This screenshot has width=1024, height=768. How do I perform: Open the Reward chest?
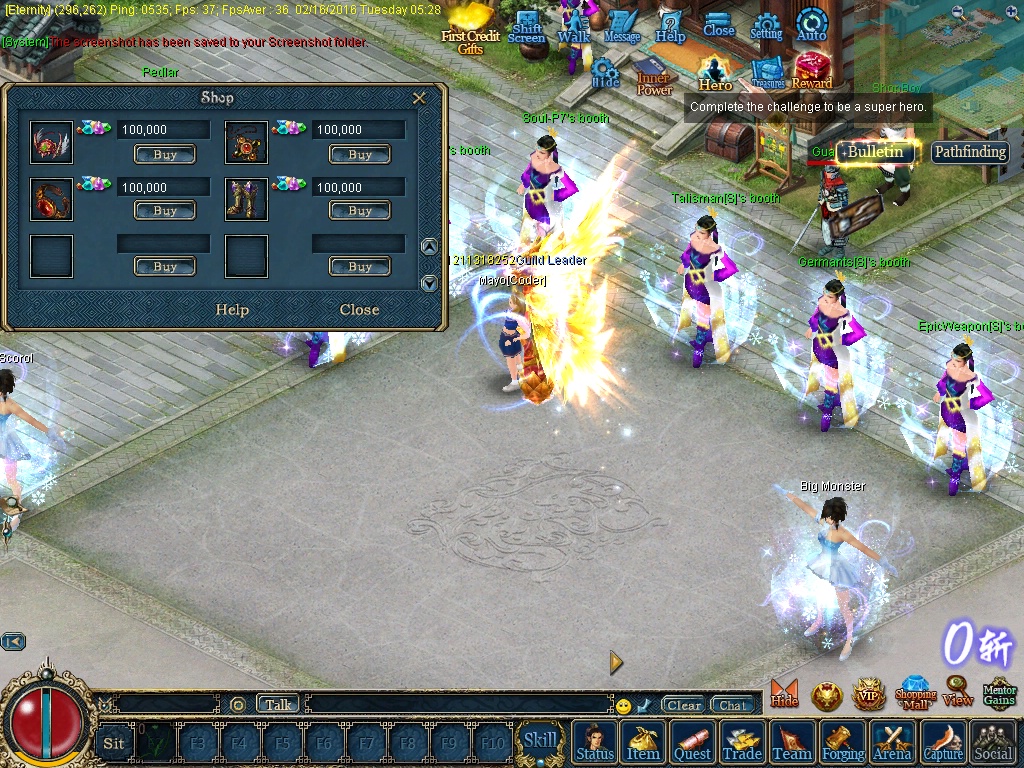[812, 72]
